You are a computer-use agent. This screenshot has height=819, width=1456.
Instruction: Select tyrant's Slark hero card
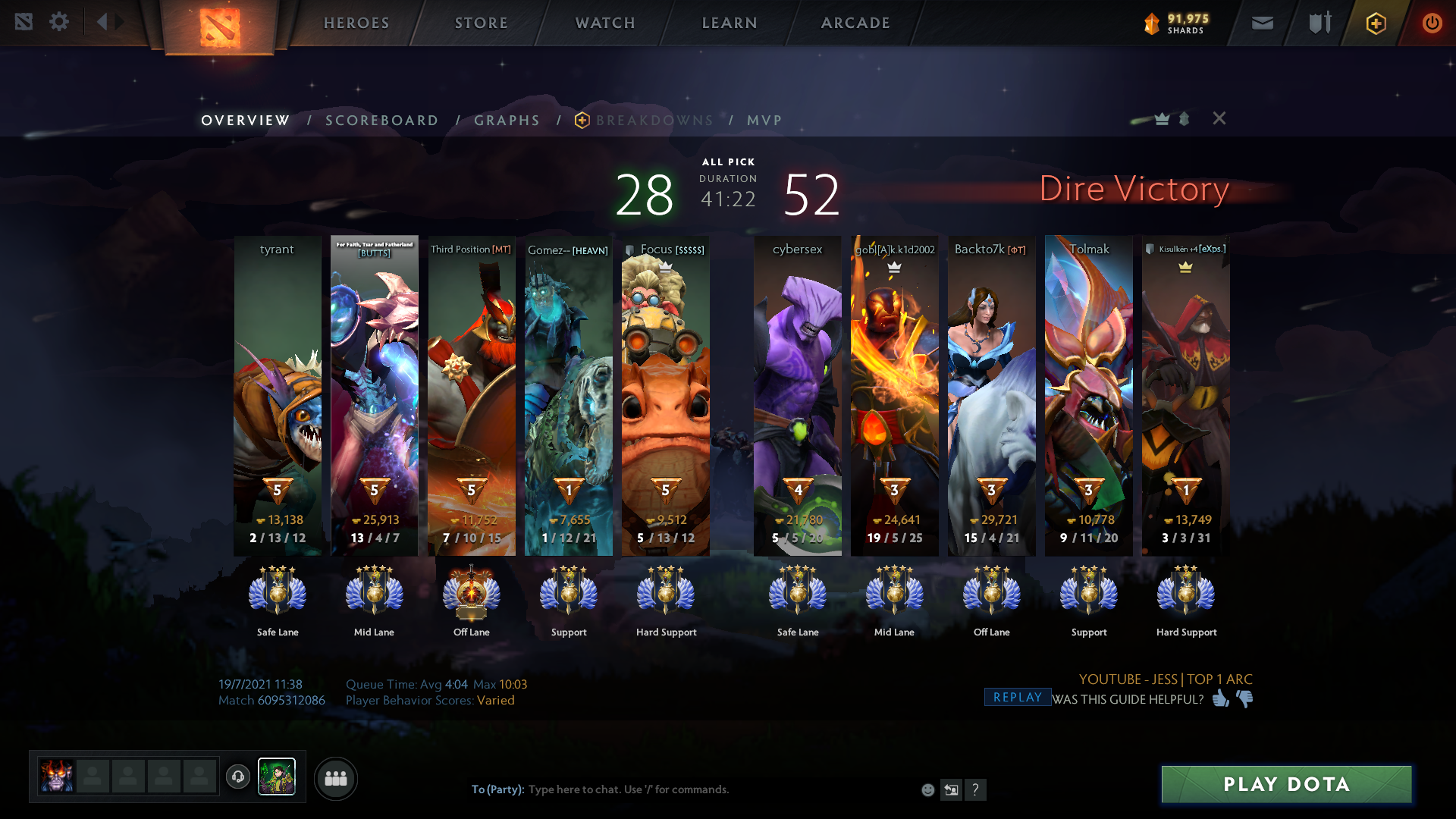click(278, 394)
